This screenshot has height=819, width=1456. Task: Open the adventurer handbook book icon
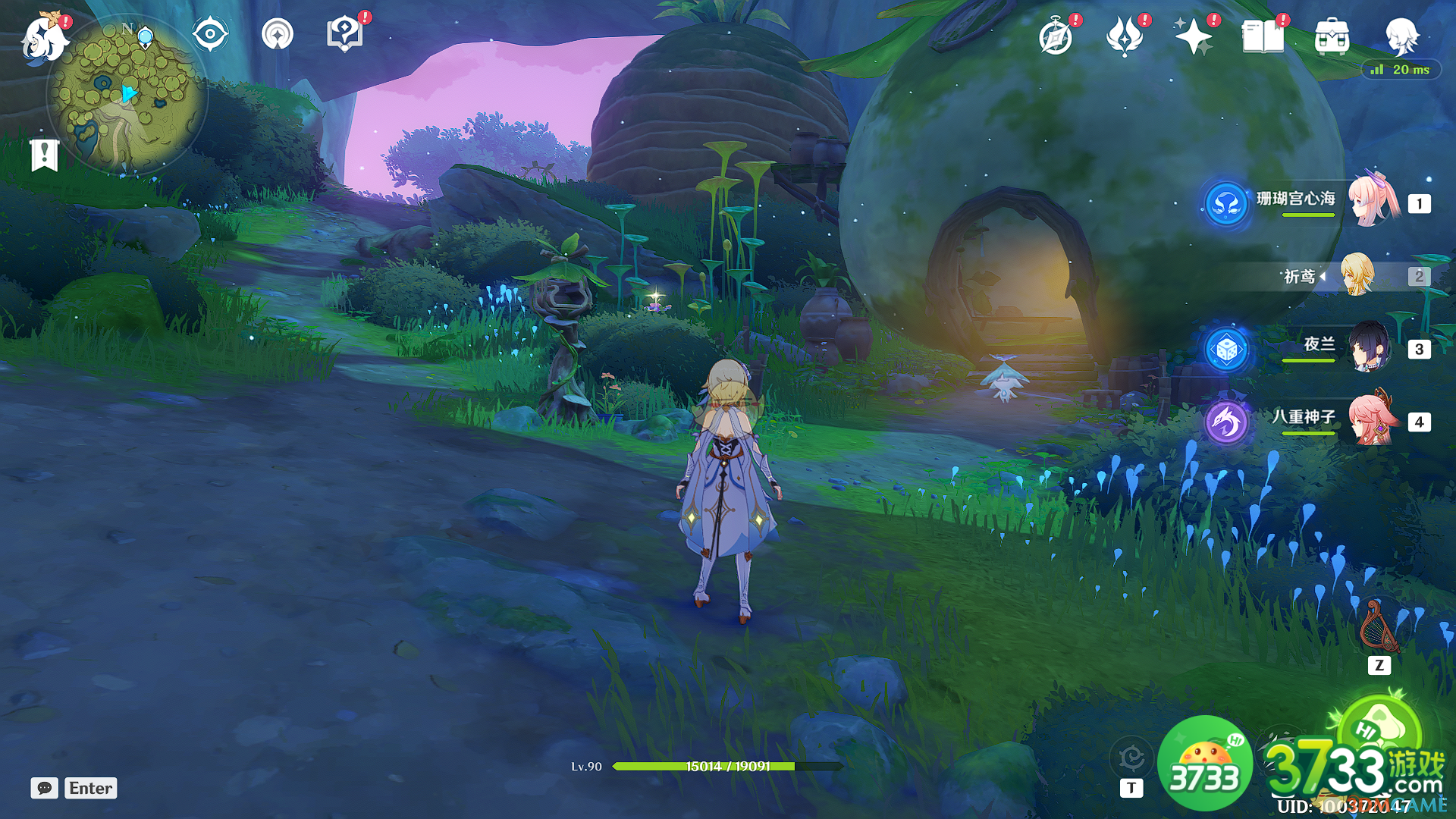coord(1263,36)
